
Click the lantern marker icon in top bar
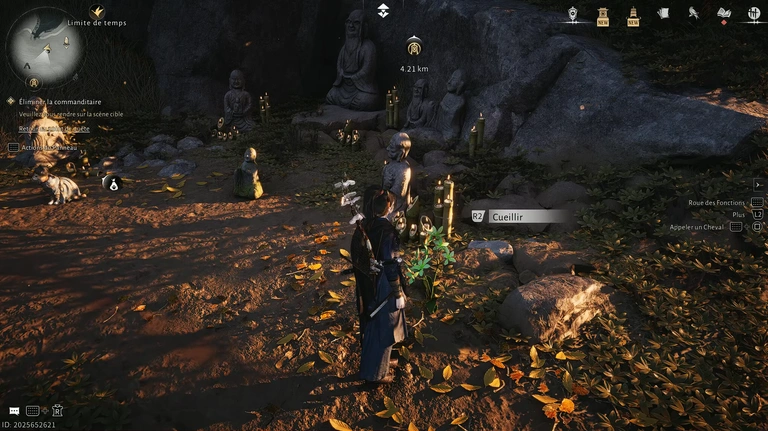[572, 14]
